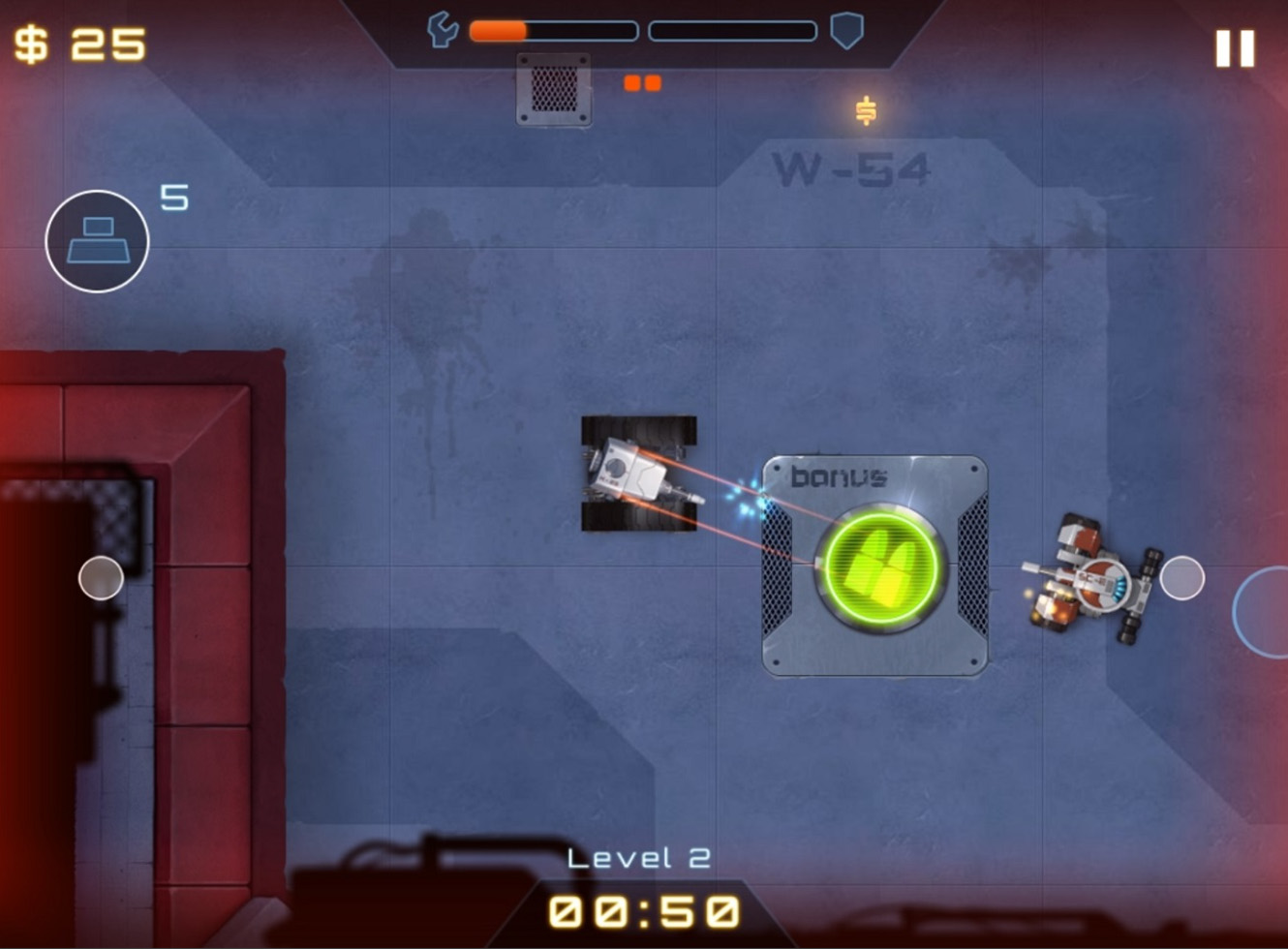Tap the movement joystick knob over the red wall
The height and width of the screenshot is (949, 1288).
[x=101, y=578]
